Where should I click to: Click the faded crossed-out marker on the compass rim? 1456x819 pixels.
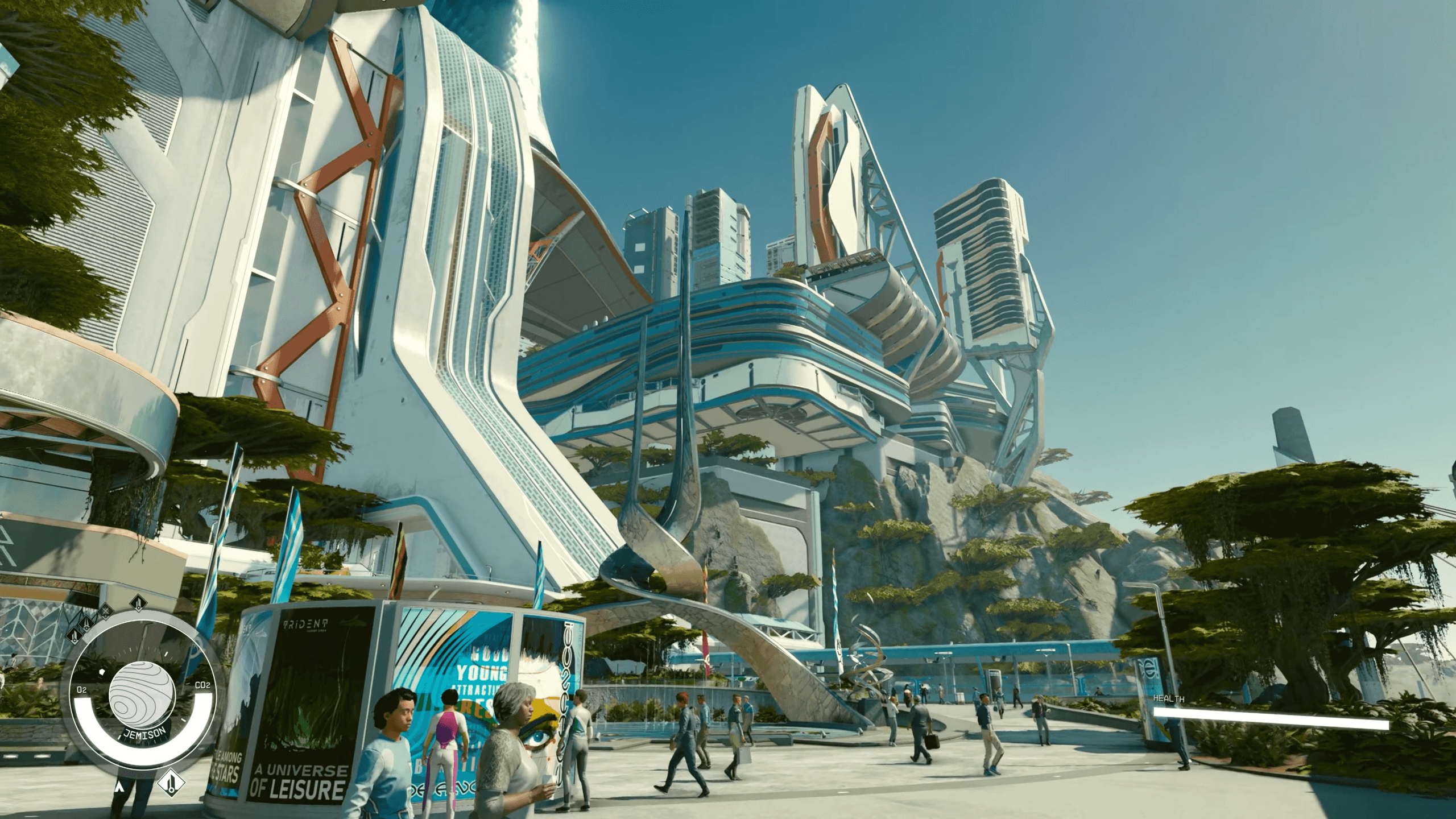coord(105,612)
